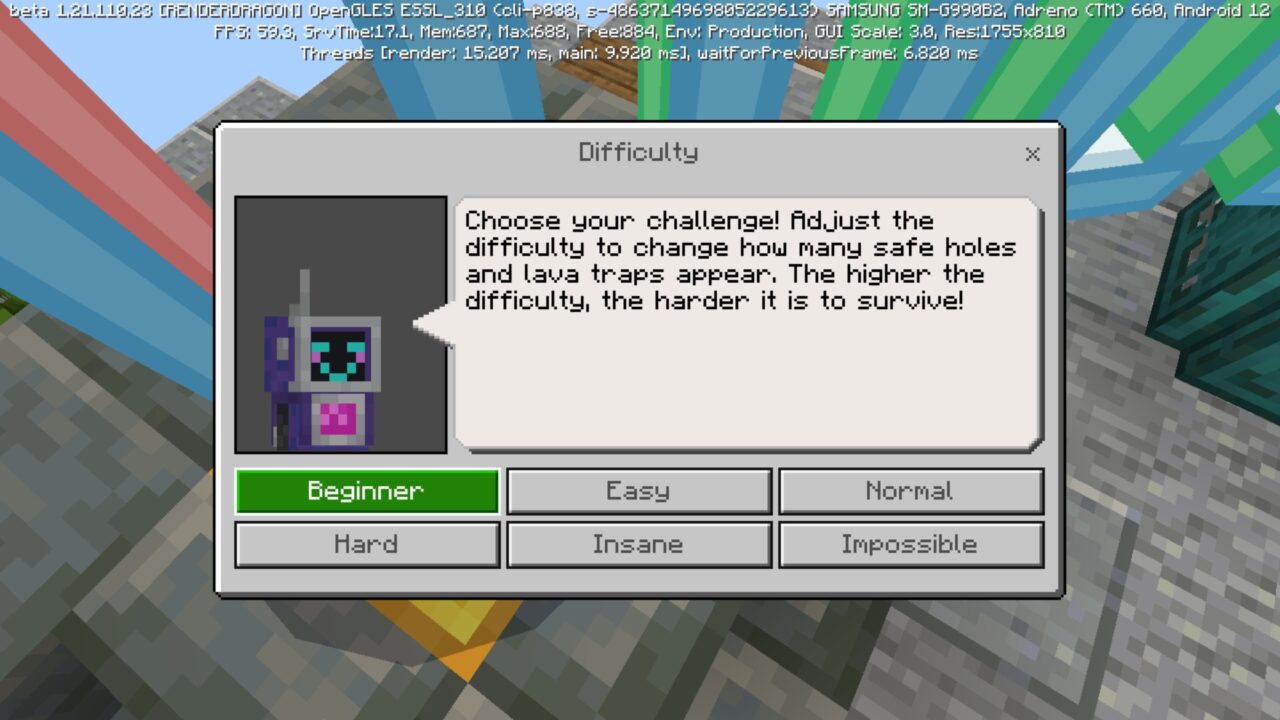Image resolution: width=1280 pixels, height=720 pixels.
Task: Select Impossible difficulty
Action: [x=910, y=545]
